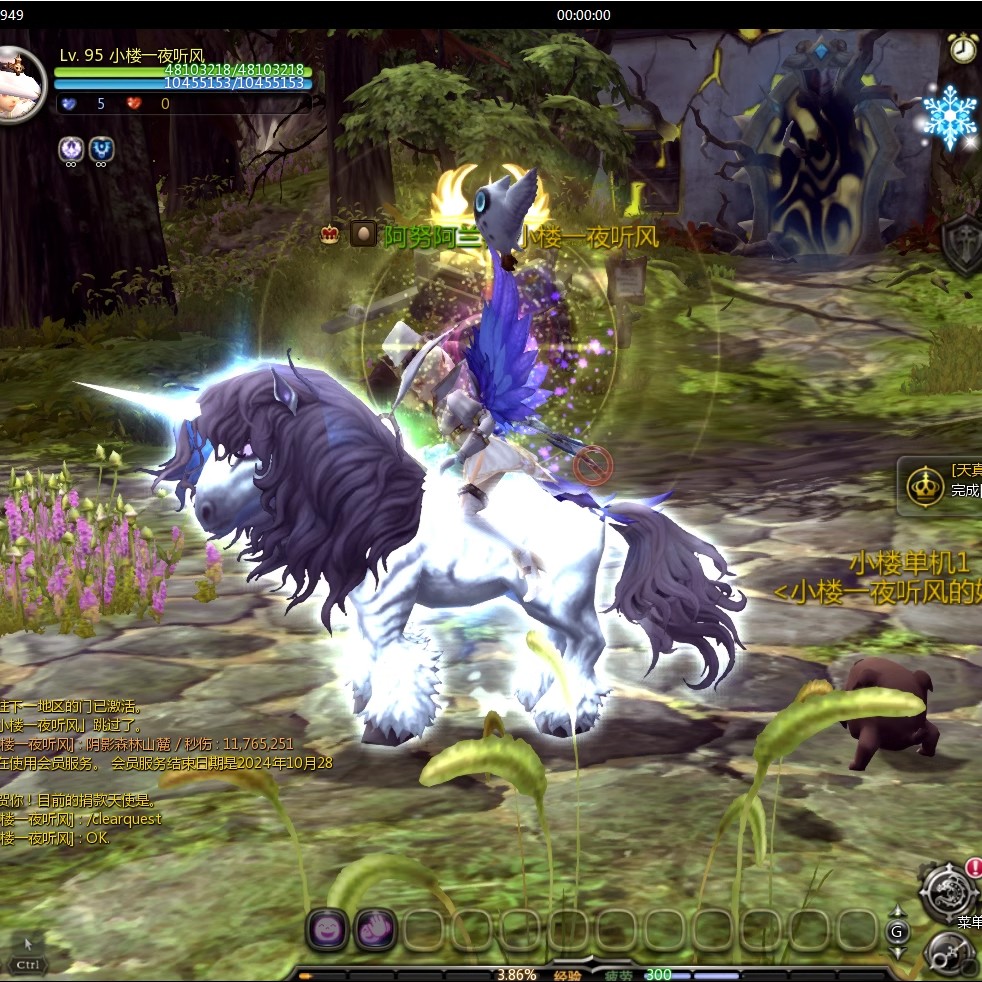Open the alarm clock icon
Image resolution: width=982 pixels, height=982 pixels.
[962, 48]
